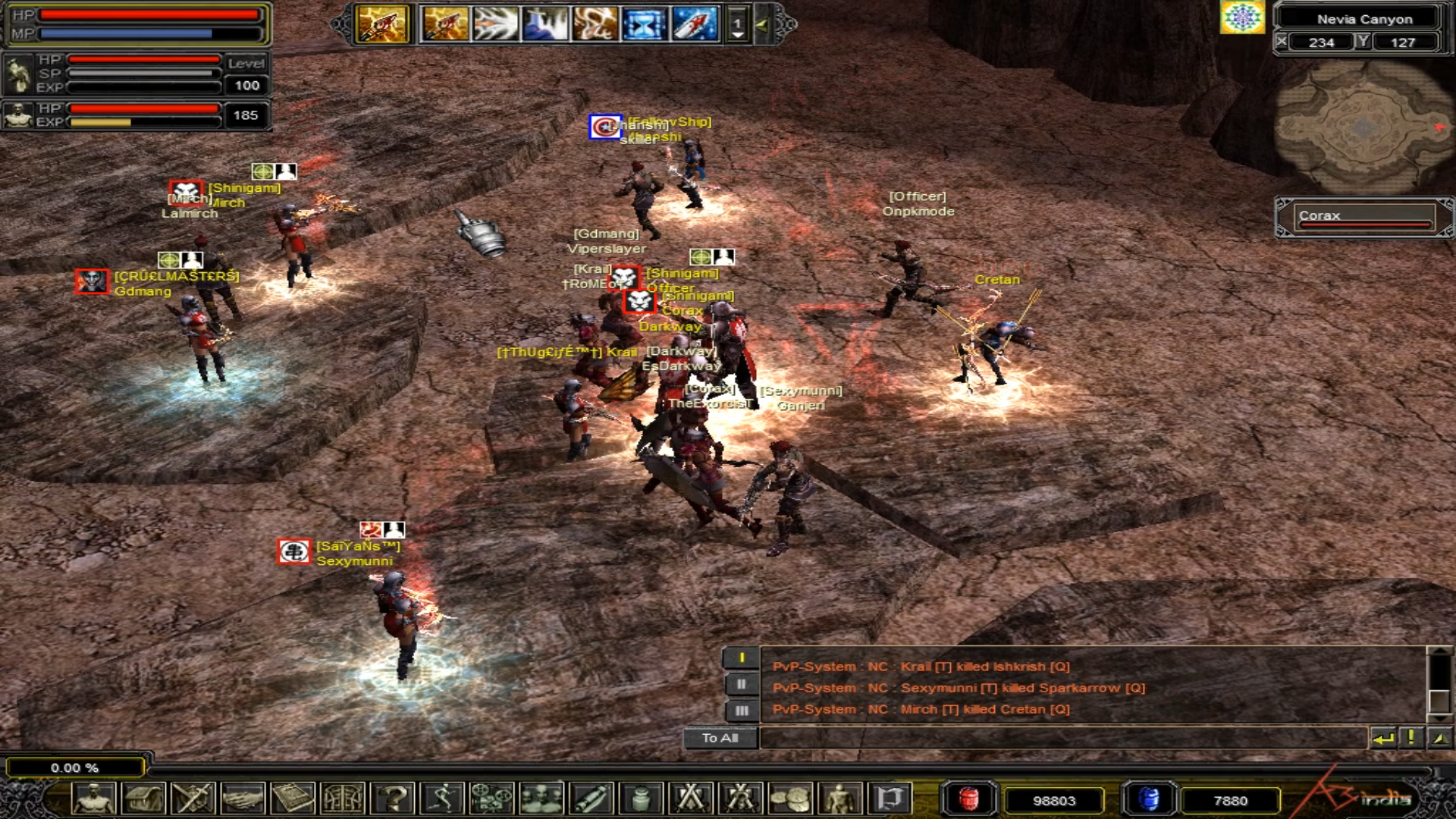This screenshot has width=1456, height=819.
Task: Click the yellow exclamation chat button
Action: click(x=1411, y=737)
